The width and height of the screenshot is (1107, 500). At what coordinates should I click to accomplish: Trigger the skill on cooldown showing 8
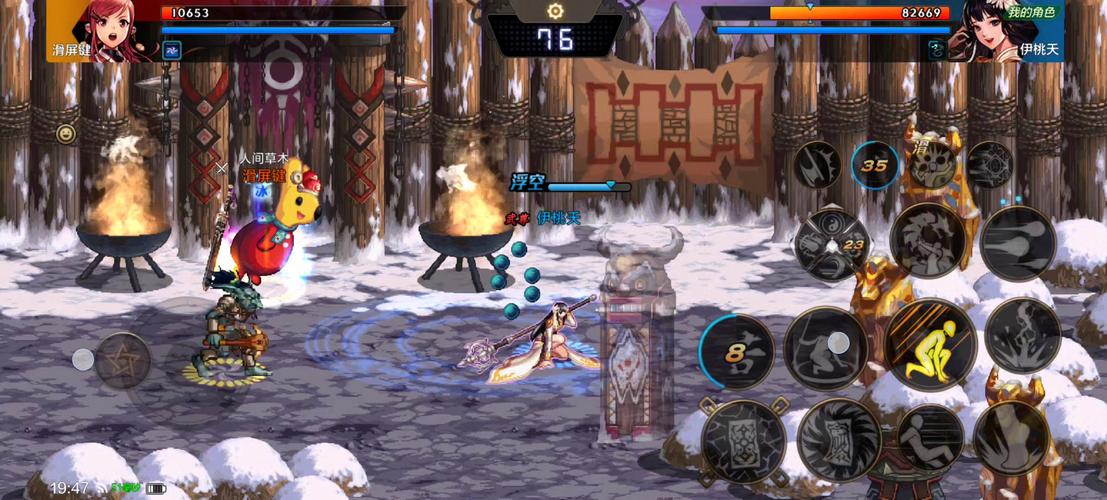pos(738,350)
